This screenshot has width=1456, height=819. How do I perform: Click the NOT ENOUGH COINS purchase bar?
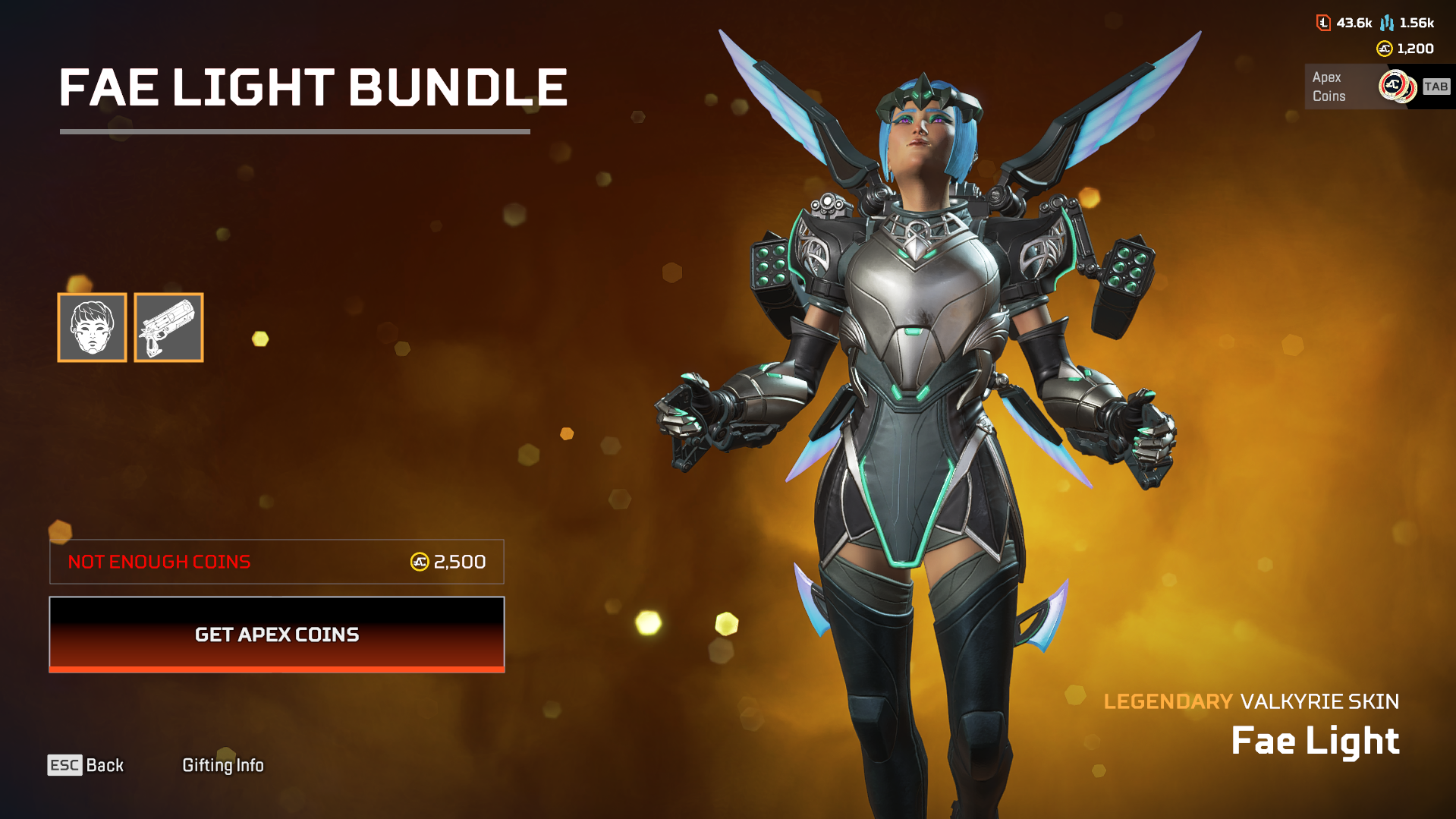(x=276, y=562)
